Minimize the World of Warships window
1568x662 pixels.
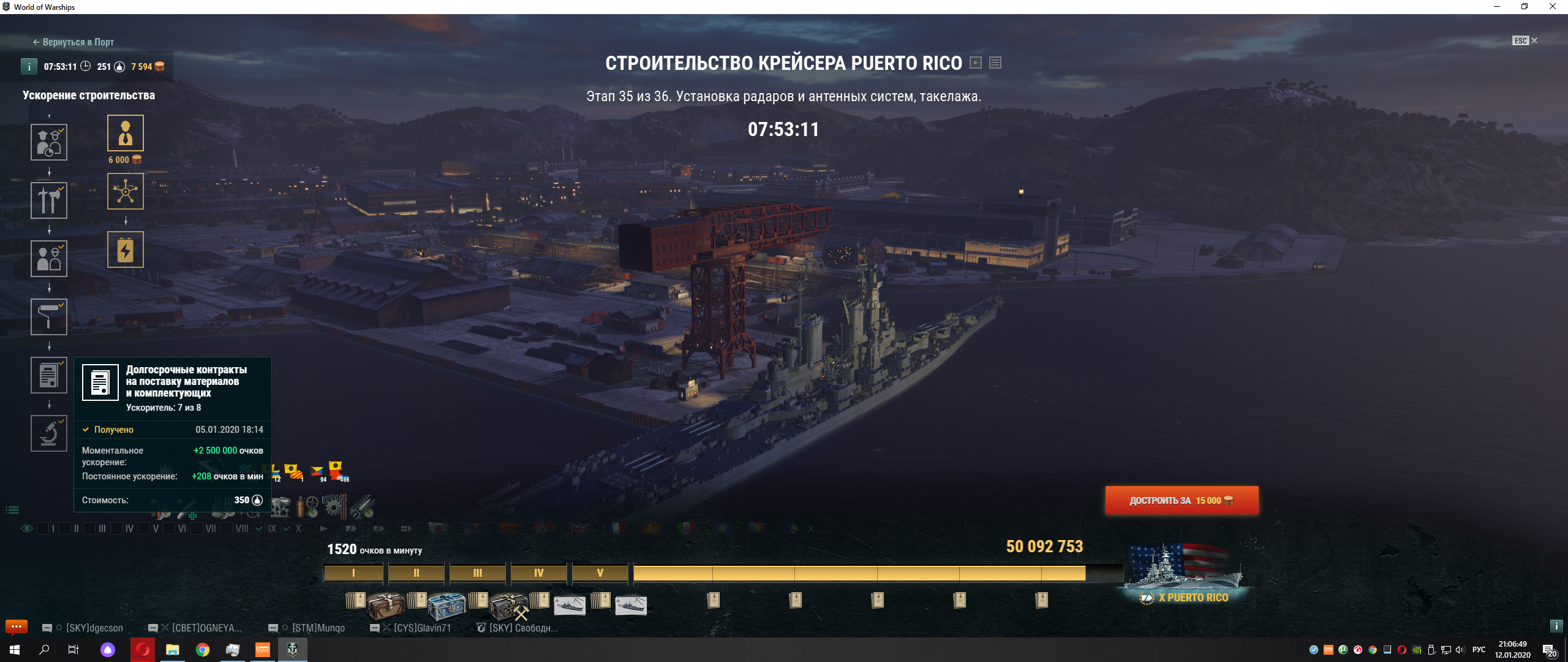(x=1497, y=7)
